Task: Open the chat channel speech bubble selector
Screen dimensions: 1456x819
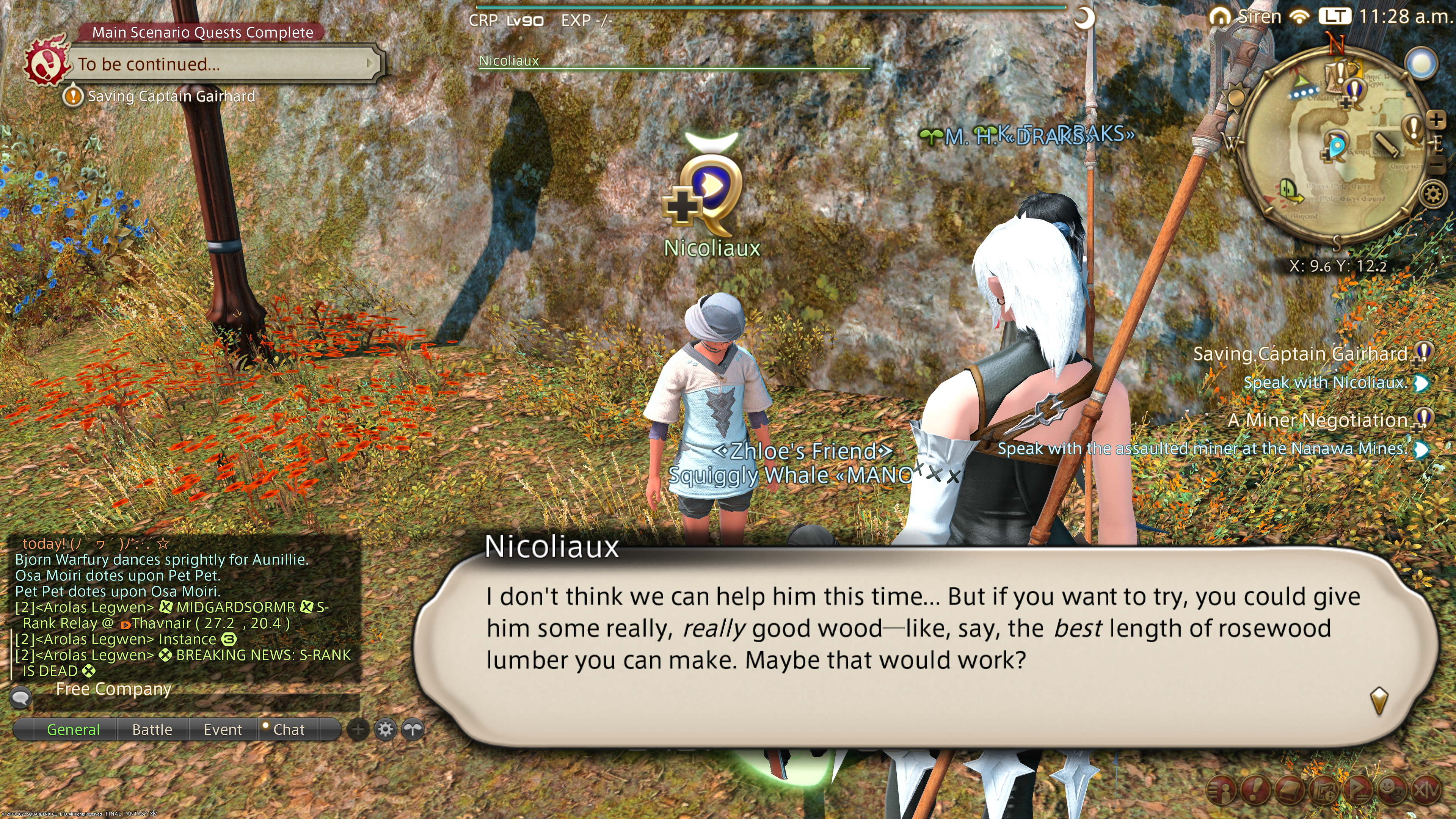Action: tap(20, 697)
